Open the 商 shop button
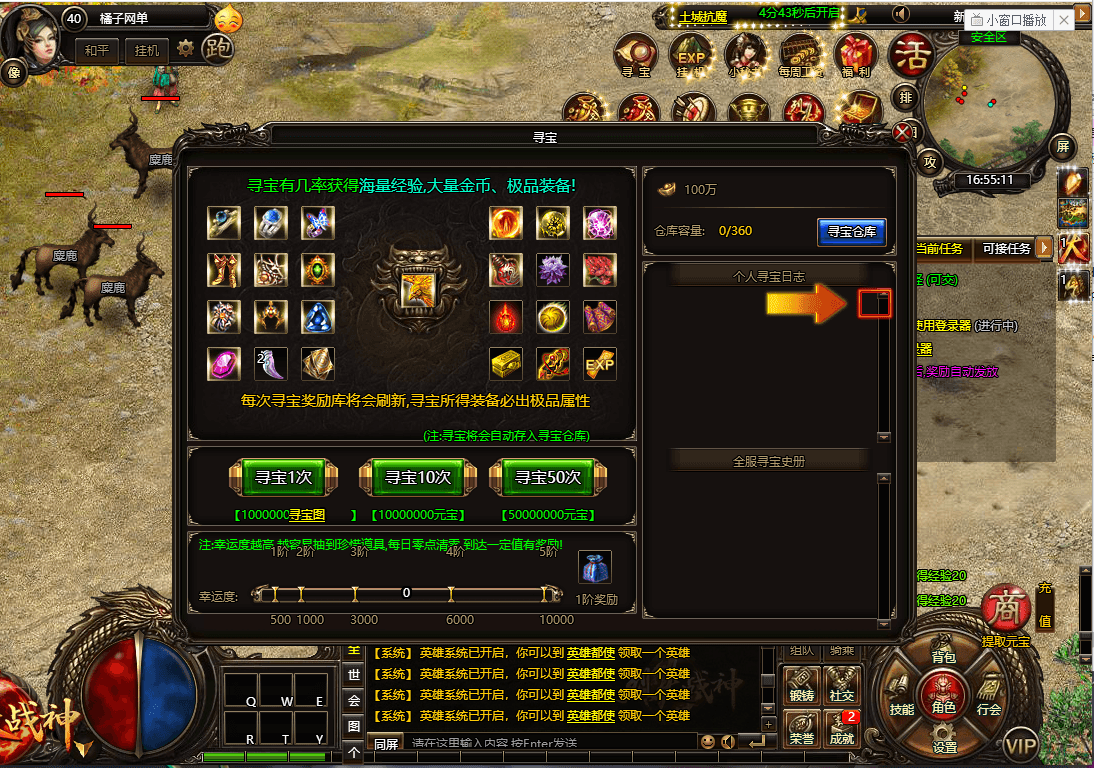The image size is (1094, 768). 1005,609
